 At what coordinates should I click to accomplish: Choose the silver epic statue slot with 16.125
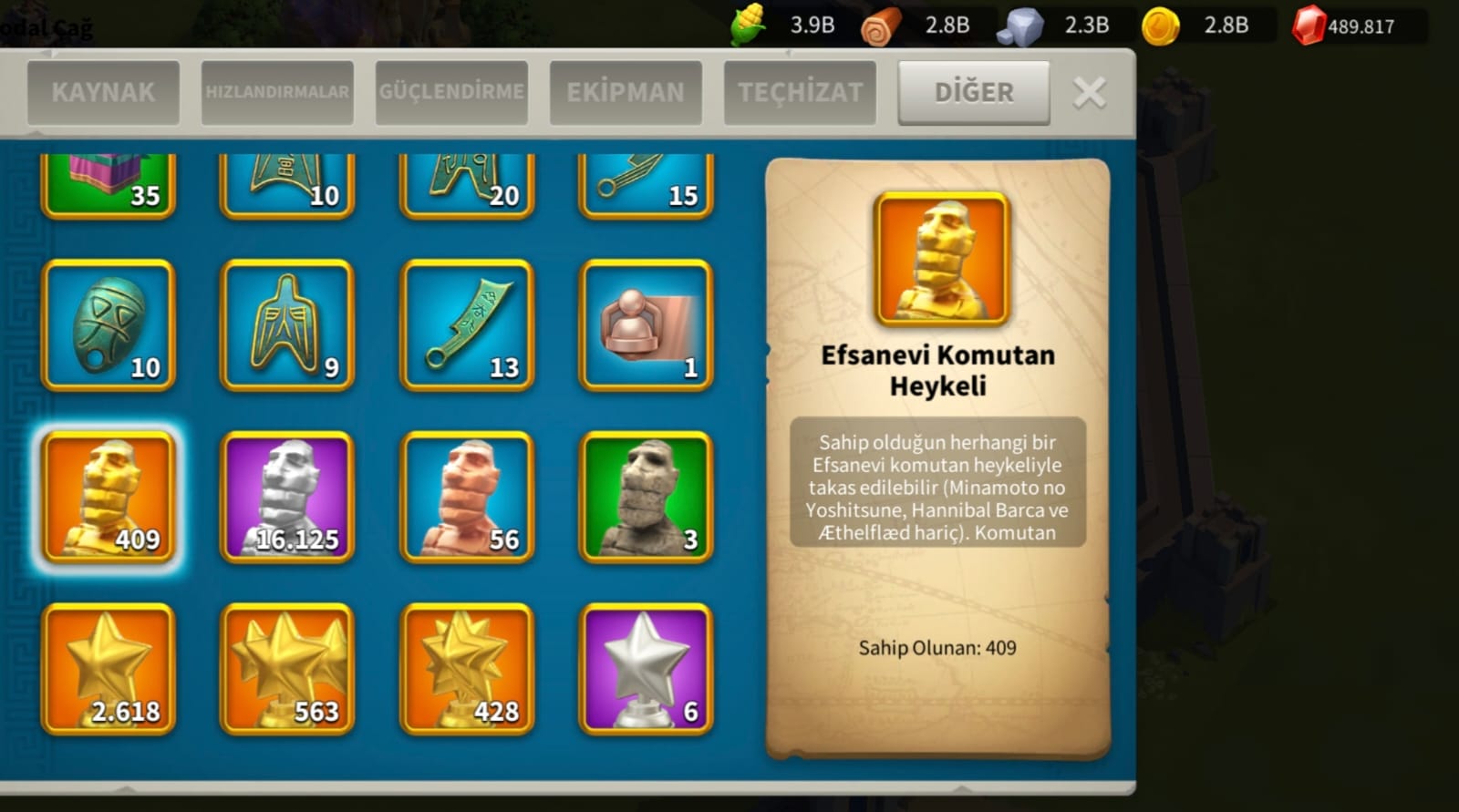tap(287, 497)
